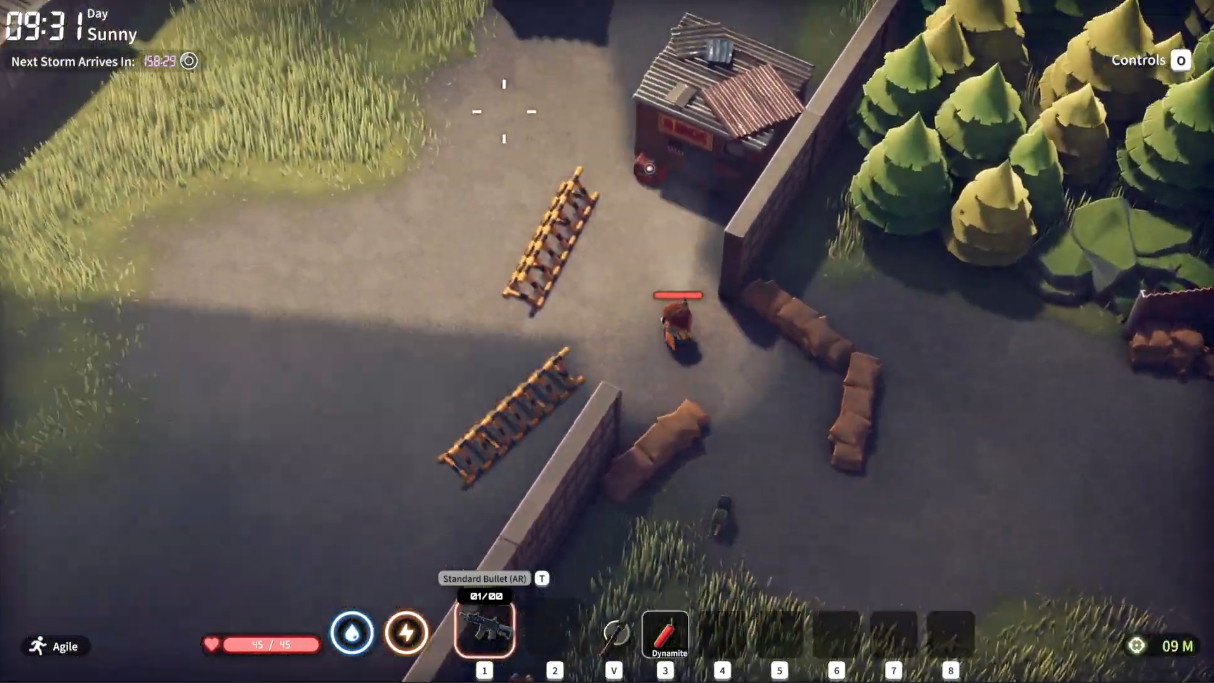
Task: Click the storm icon beside the countdown
Action: pos(188,61)
